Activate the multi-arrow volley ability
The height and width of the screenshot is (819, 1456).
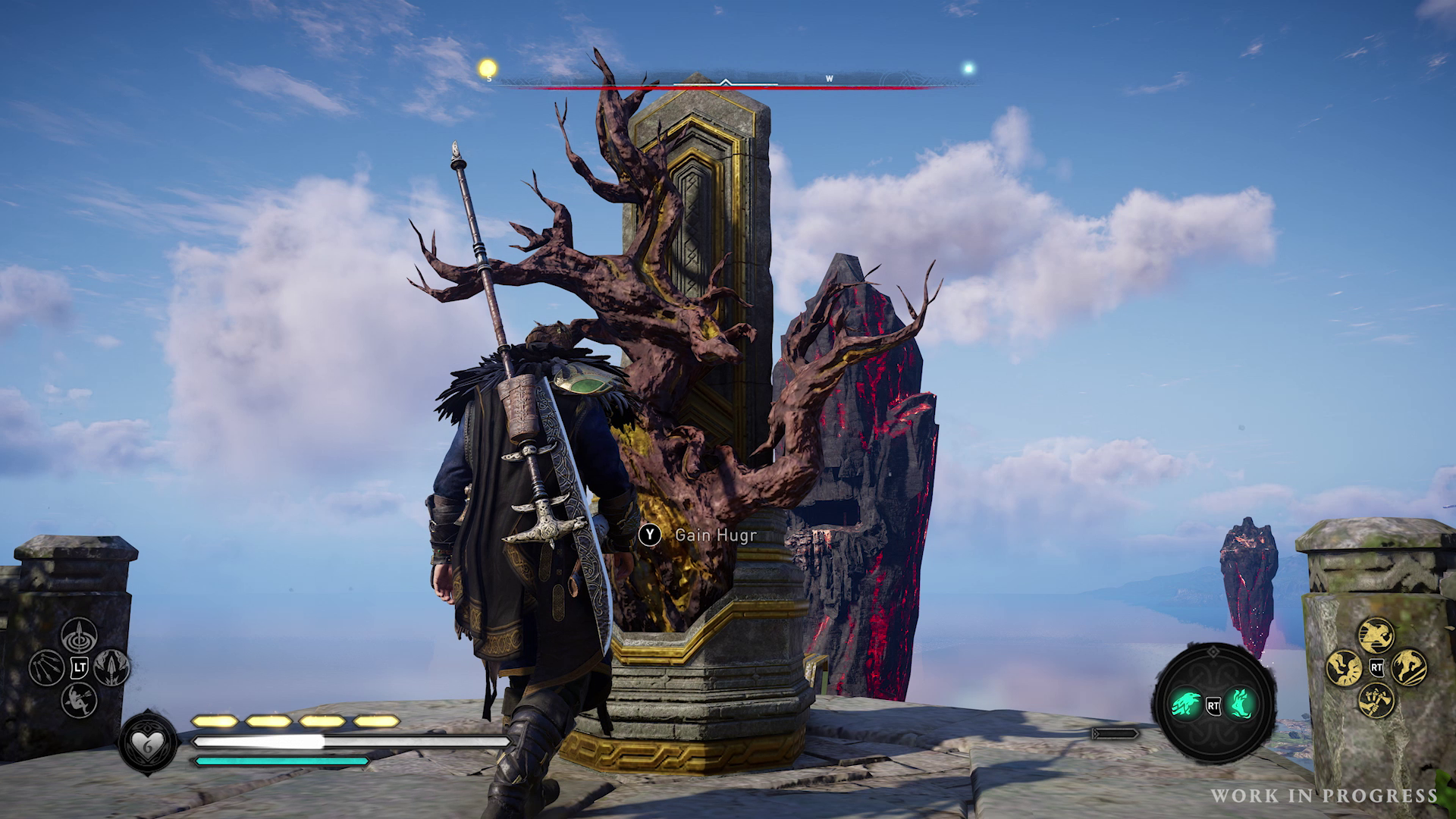pyautogui.click(x=45, y=667)
